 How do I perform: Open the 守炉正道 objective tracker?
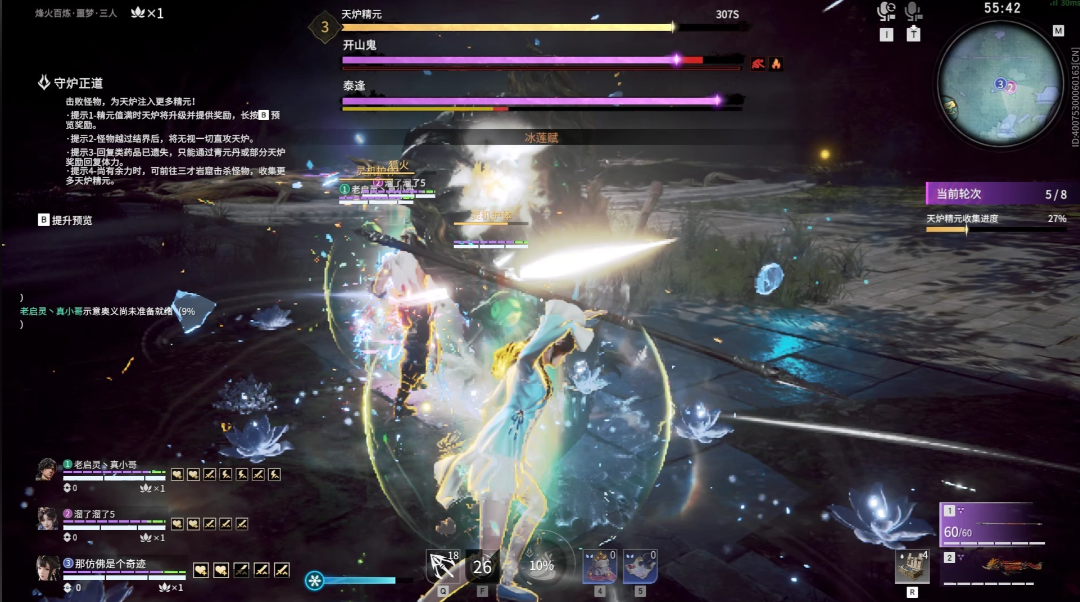point(70,83)
